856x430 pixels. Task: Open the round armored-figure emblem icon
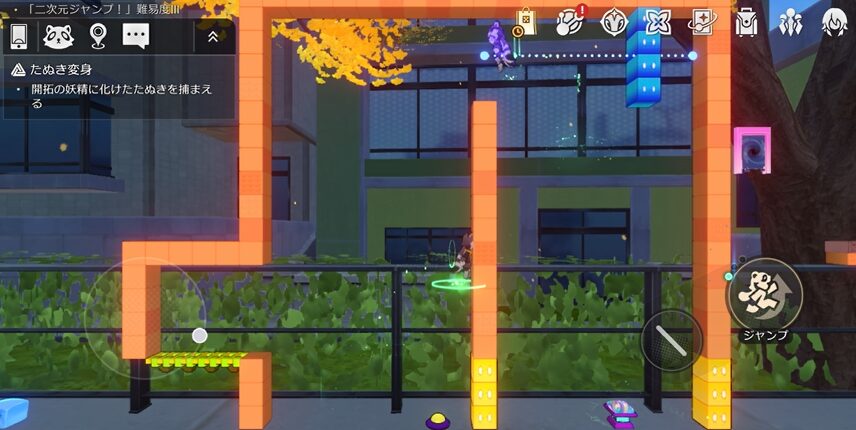tap(614, 21)
